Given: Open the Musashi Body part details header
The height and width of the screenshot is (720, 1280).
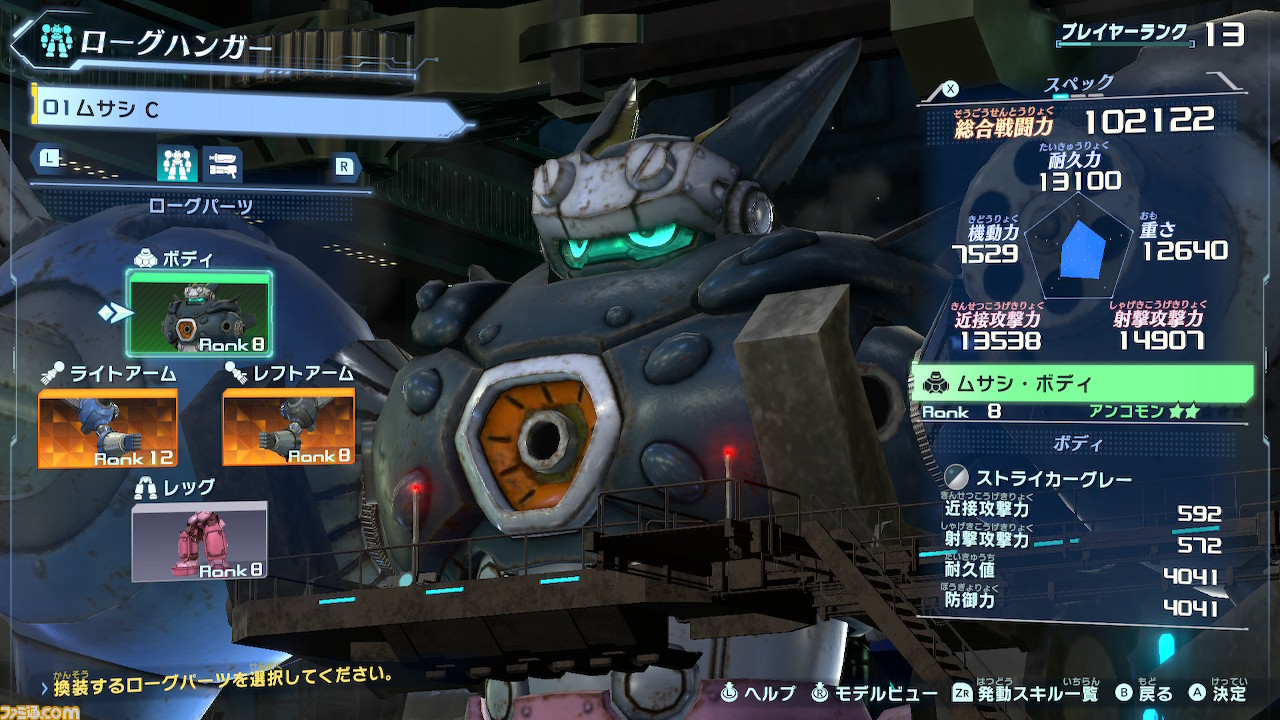Looking at the screenshot, I should click(x=1080, y=384).
